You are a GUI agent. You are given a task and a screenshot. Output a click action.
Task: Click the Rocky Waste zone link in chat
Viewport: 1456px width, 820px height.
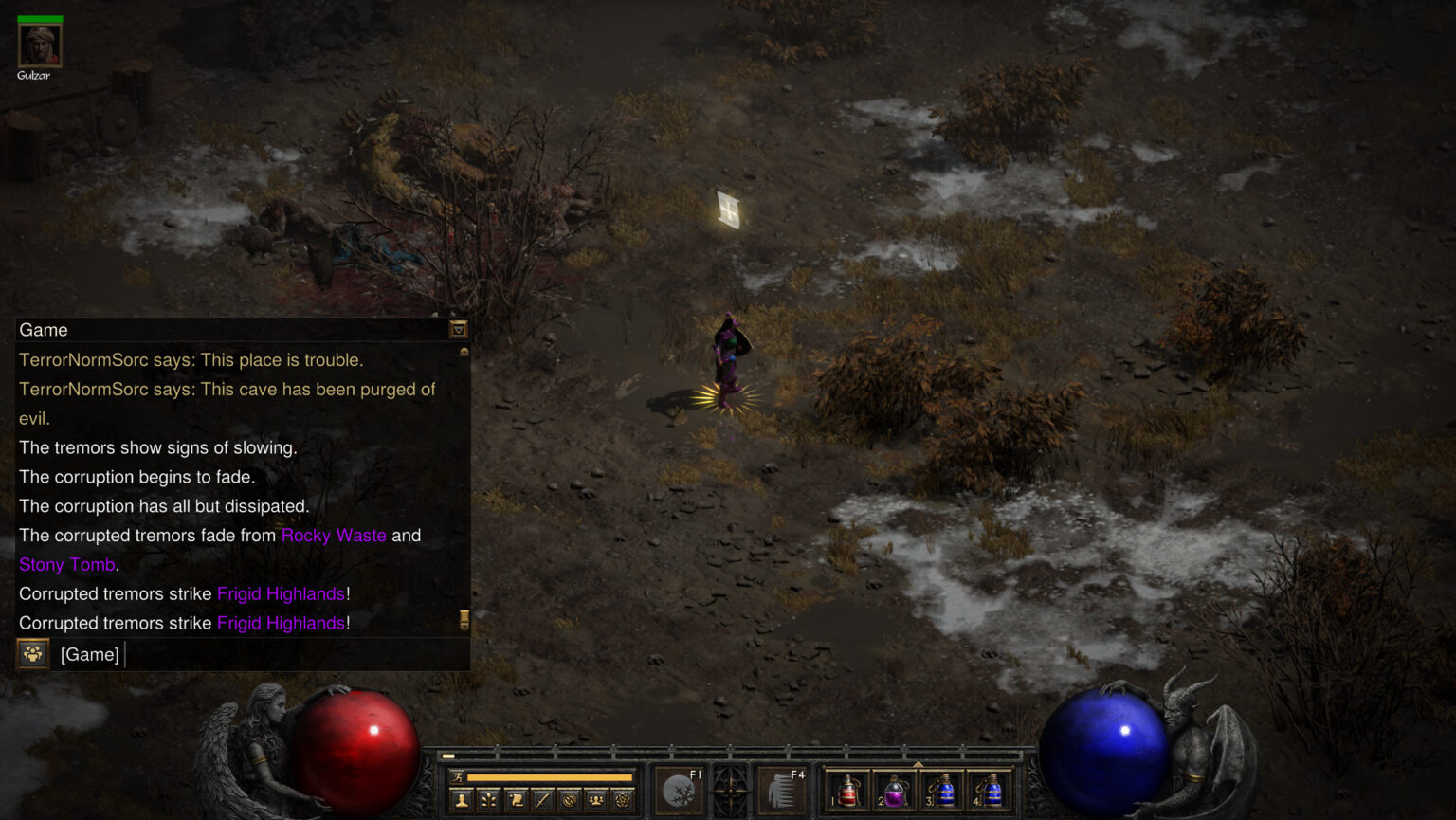click(x=334, y=536)
